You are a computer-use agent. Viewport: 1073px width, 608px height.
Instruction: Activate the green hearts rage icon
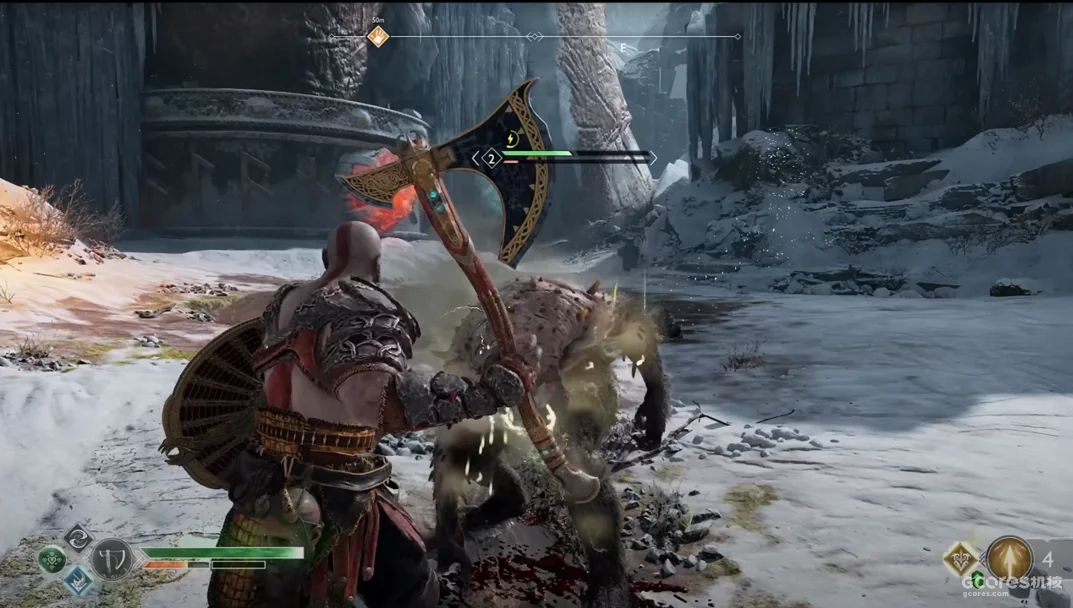pyautogui.click(x=52, y=559)
